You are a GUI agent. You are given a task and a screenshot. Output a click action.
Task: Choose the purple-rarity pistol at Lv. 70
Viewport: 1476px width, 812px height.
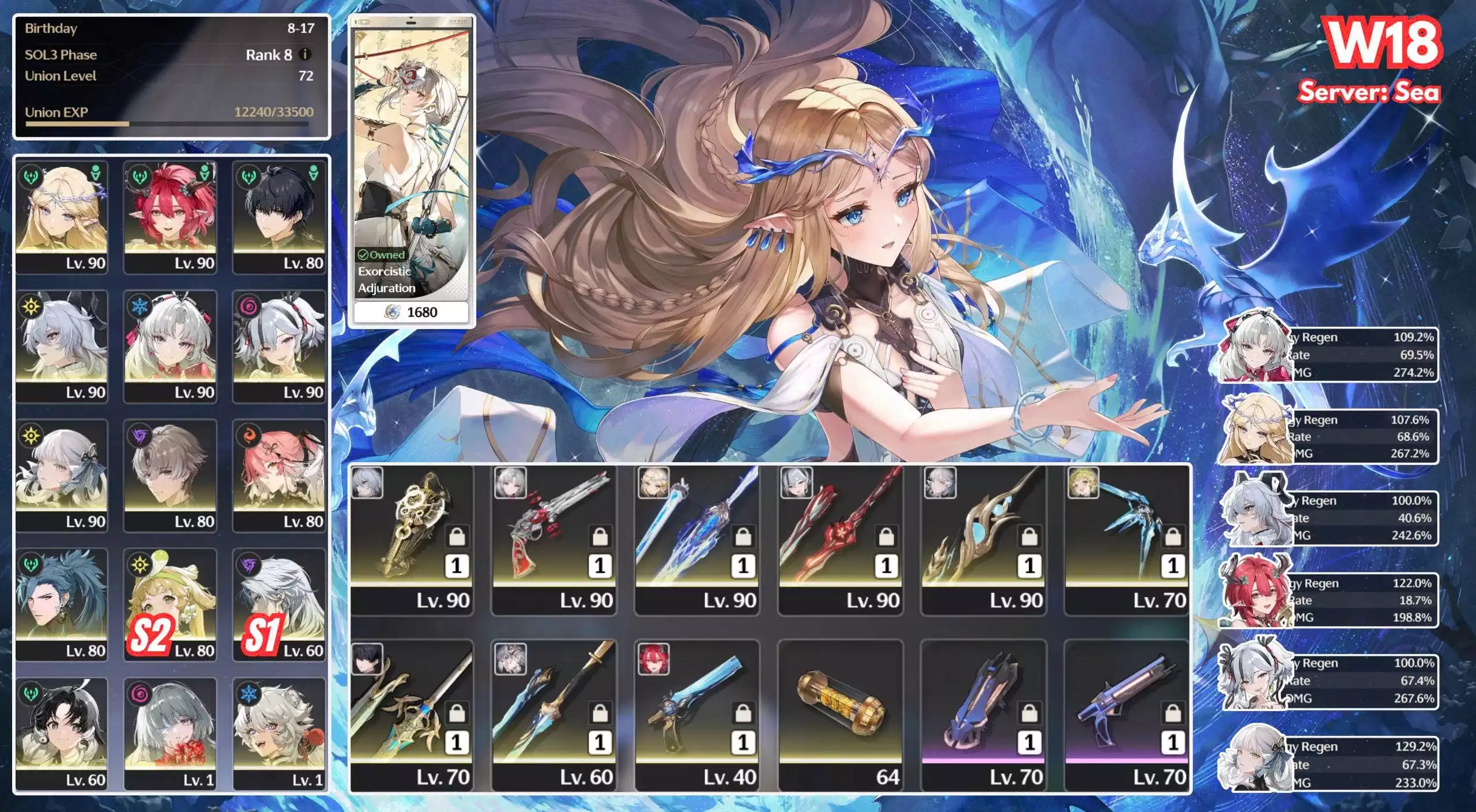tap(1127, 715)
